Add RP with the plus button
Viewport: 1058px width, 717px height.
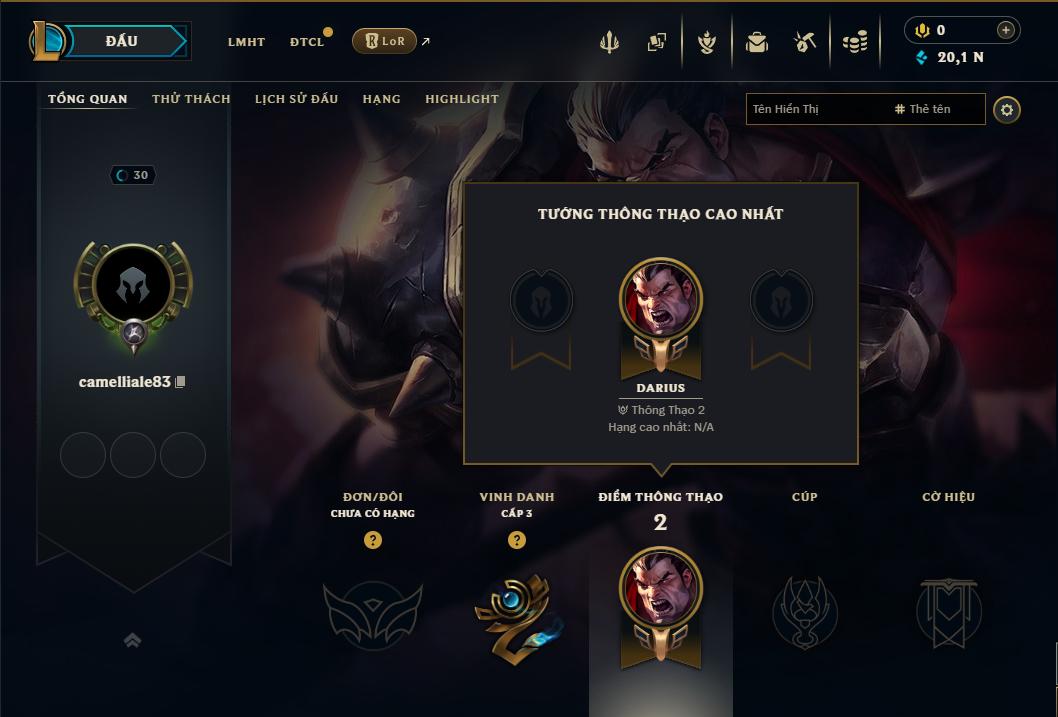coord(1006,30)
